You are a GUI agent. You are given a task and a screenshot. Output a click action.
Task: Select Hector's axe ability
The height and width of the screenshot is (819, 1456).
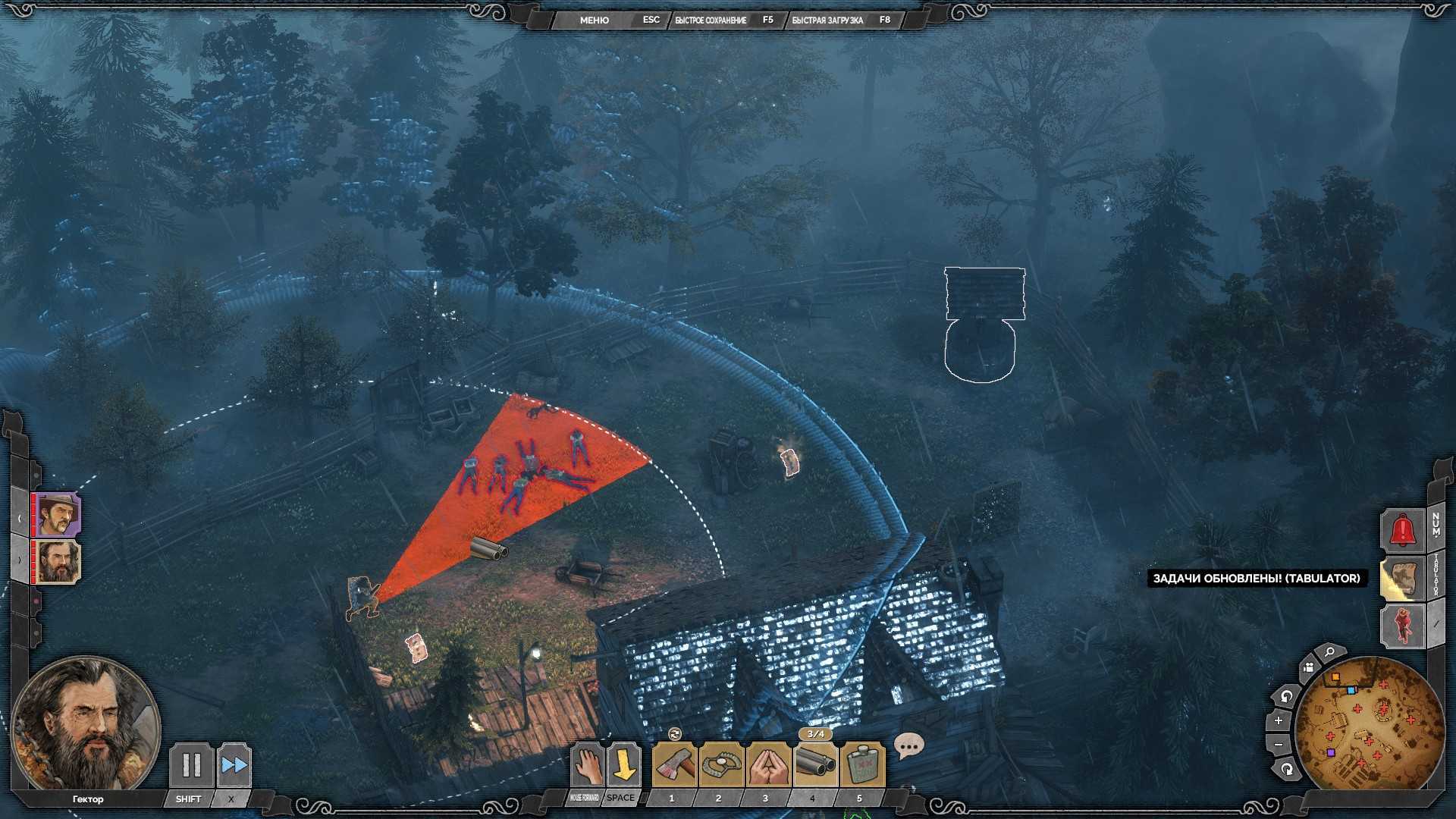click(x=673, y=764)
